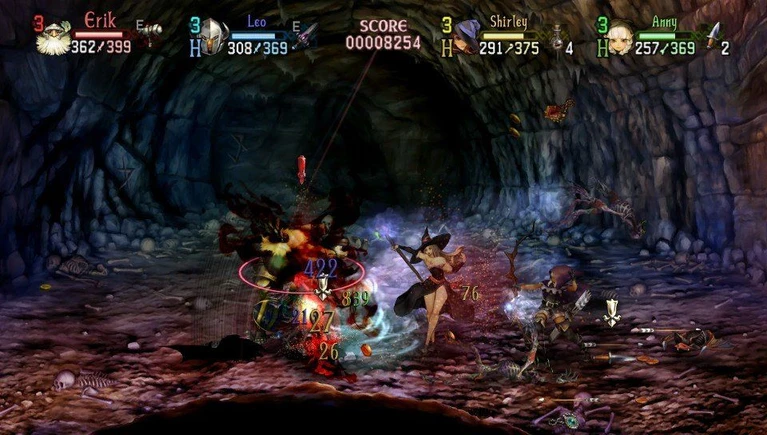This screenshot has width=767, height=435.
Task: Click Leo's equipped sword item icon
Action: coord(306,35)
